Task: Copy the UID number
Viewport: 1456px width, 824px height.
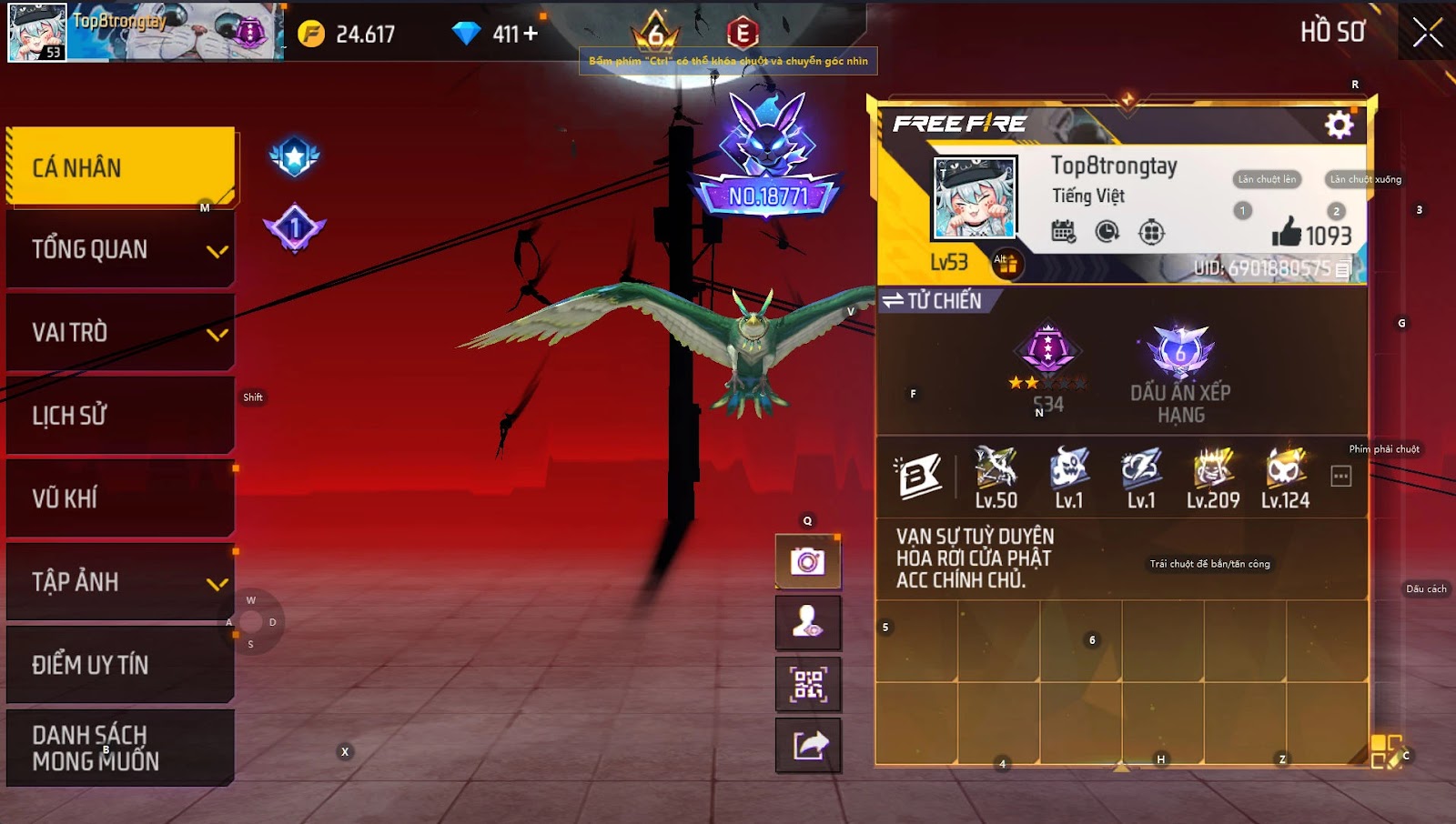Action: tap(1343, 269)
